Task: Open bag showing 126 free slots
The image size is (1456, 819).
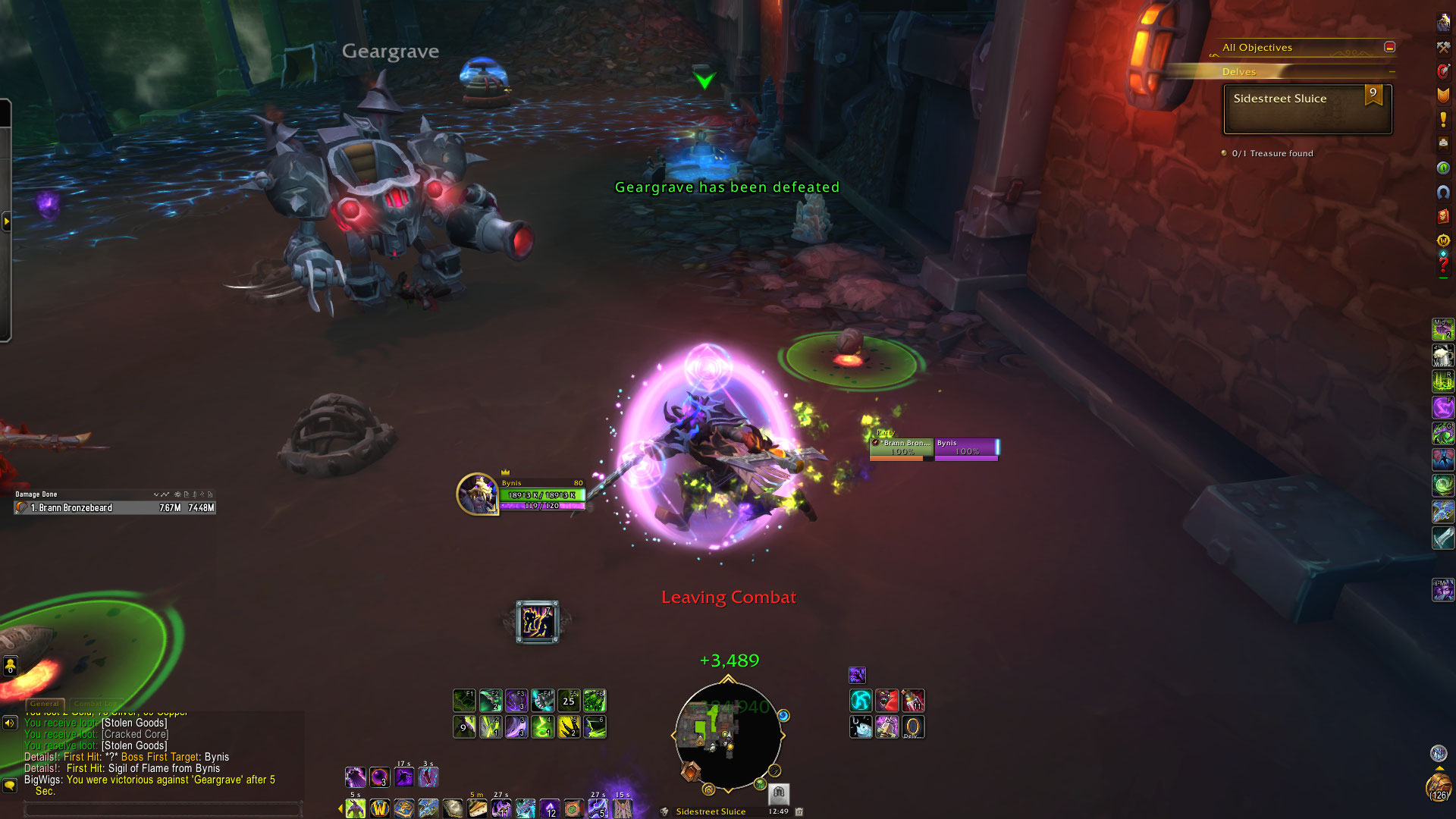Action: tap(1438, 786)
